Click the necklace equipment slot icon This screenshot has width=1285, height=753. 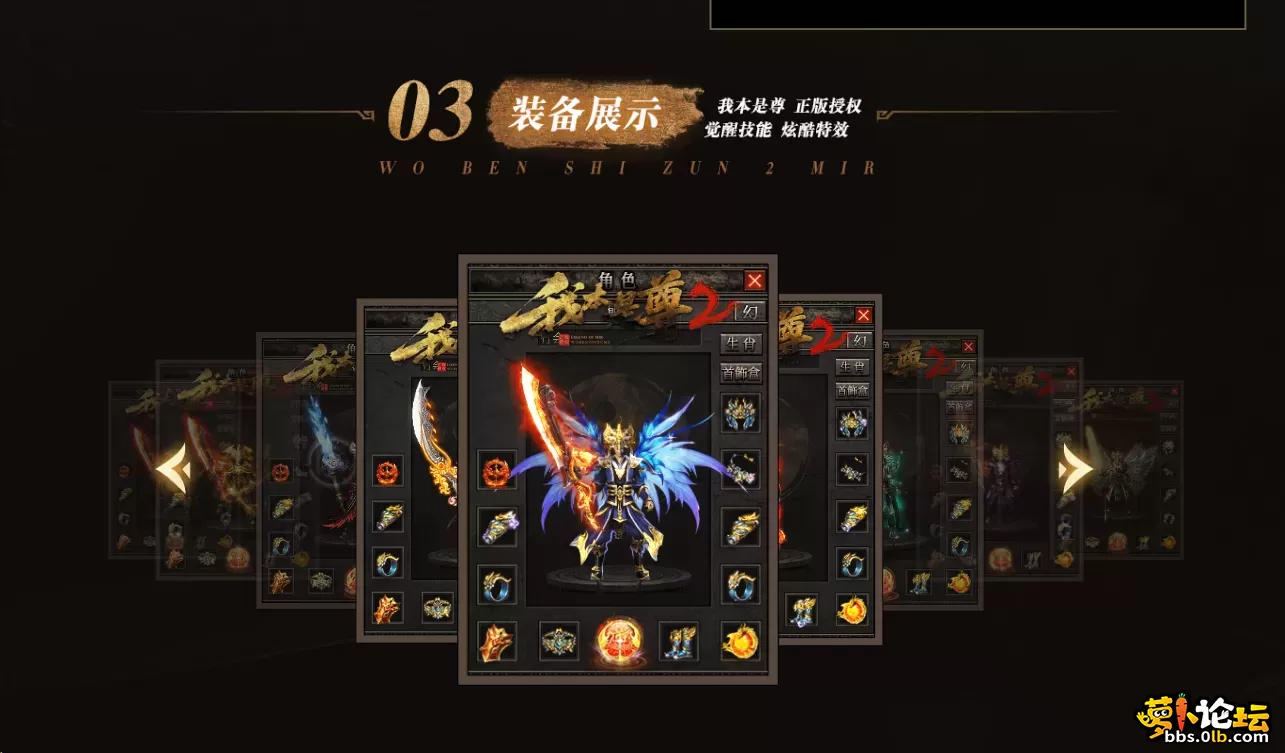[741, 468]
